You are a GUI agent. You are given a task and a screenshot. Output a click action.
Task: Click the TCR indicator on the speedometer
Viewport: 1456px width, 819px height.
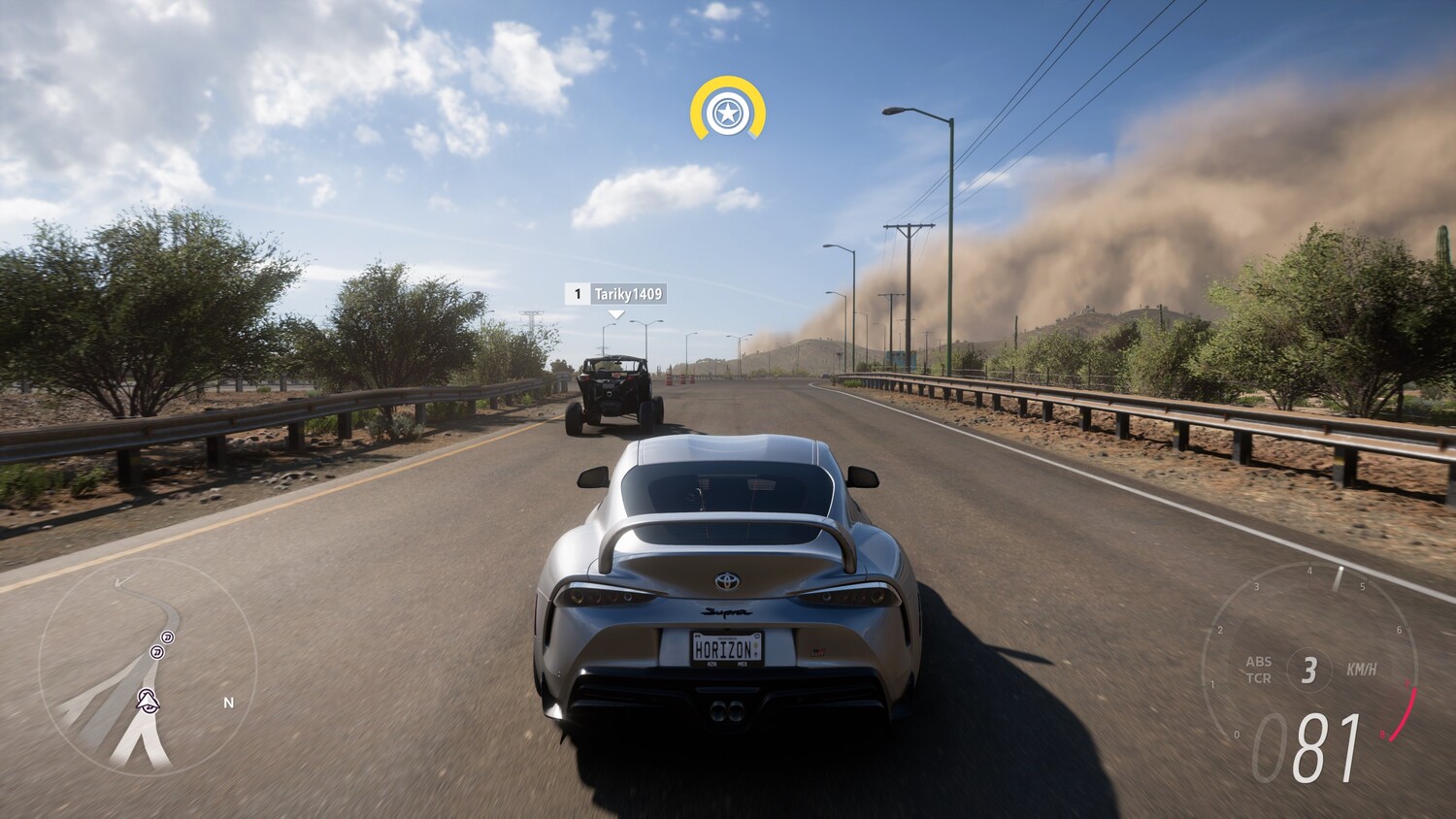(1259, 677)
